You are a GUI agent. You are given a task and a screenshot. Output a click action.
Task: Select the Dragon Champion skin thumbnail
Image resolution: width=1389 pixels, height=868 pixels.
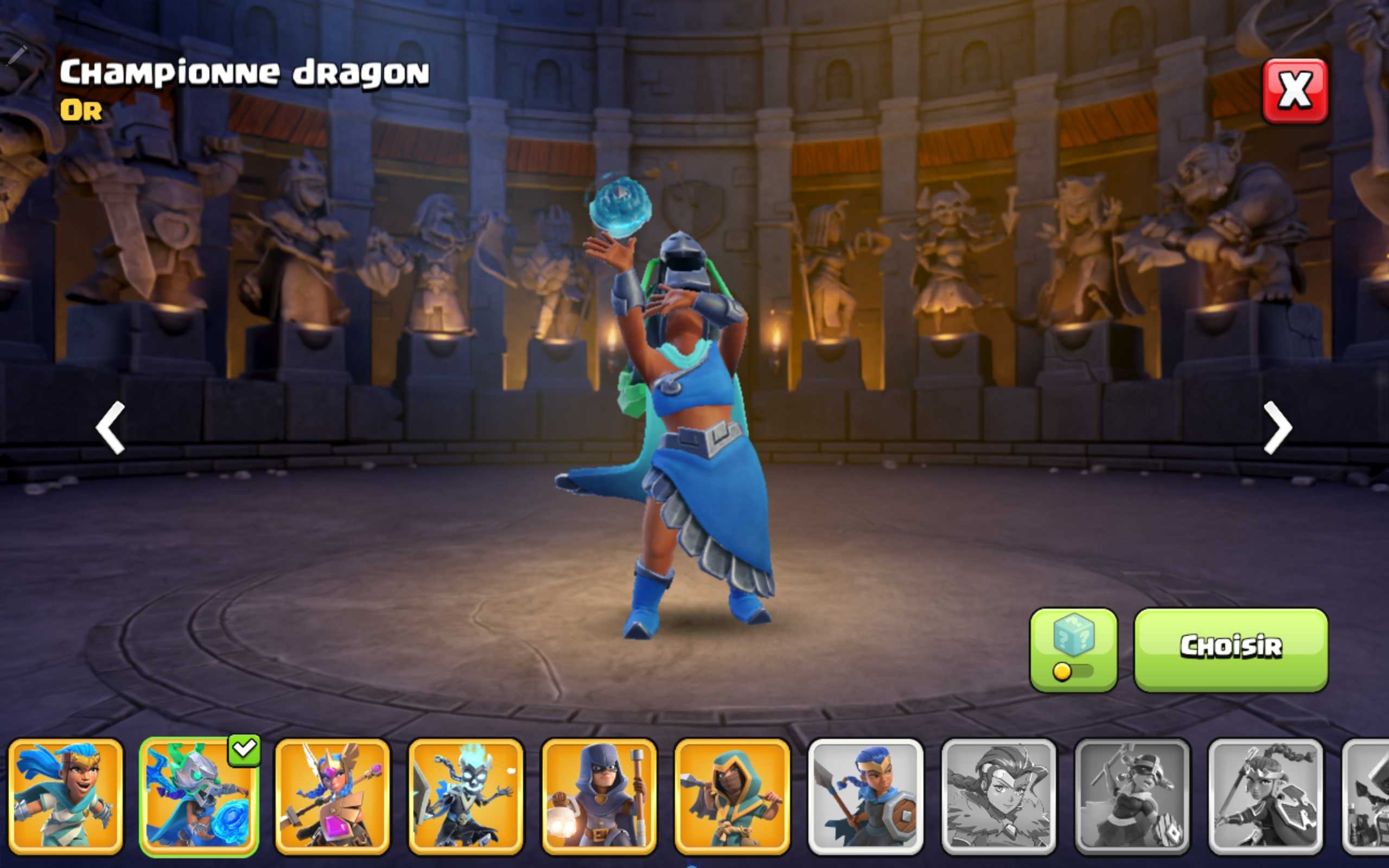(x=199, y=798)
